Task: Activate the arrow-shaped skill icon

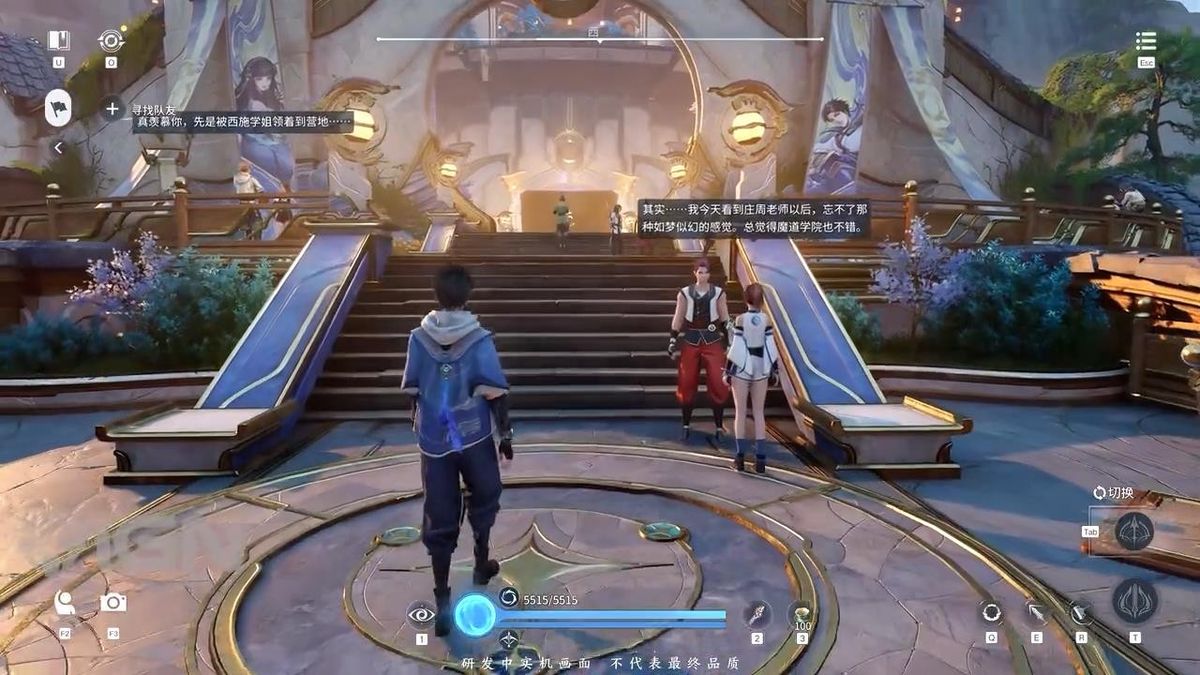Action: [1036, 612]
